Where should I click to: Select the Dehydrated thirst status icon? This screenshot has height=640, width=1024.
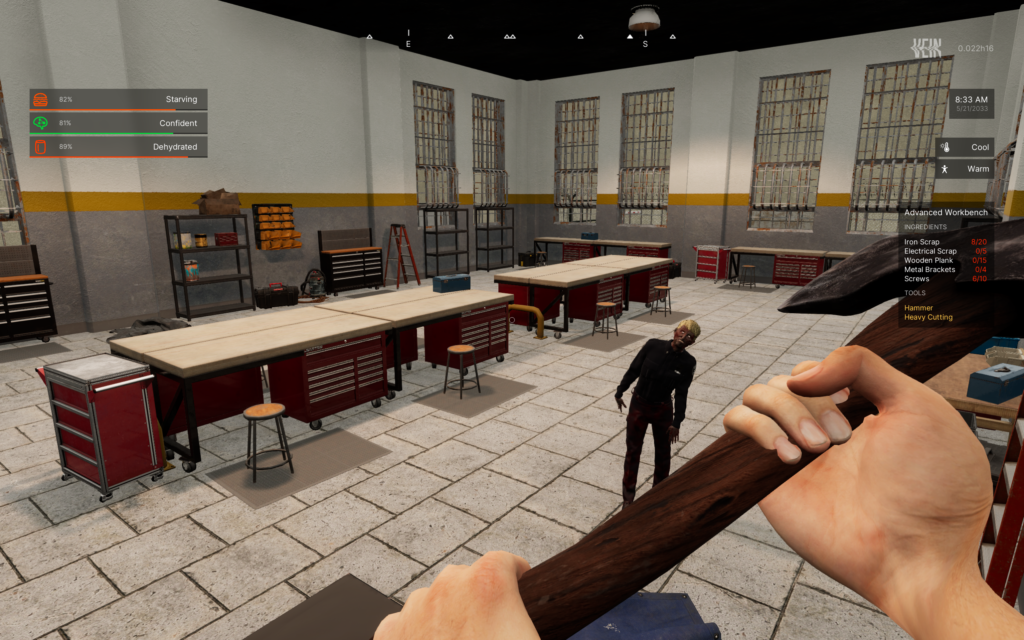[x=41, y=147]
